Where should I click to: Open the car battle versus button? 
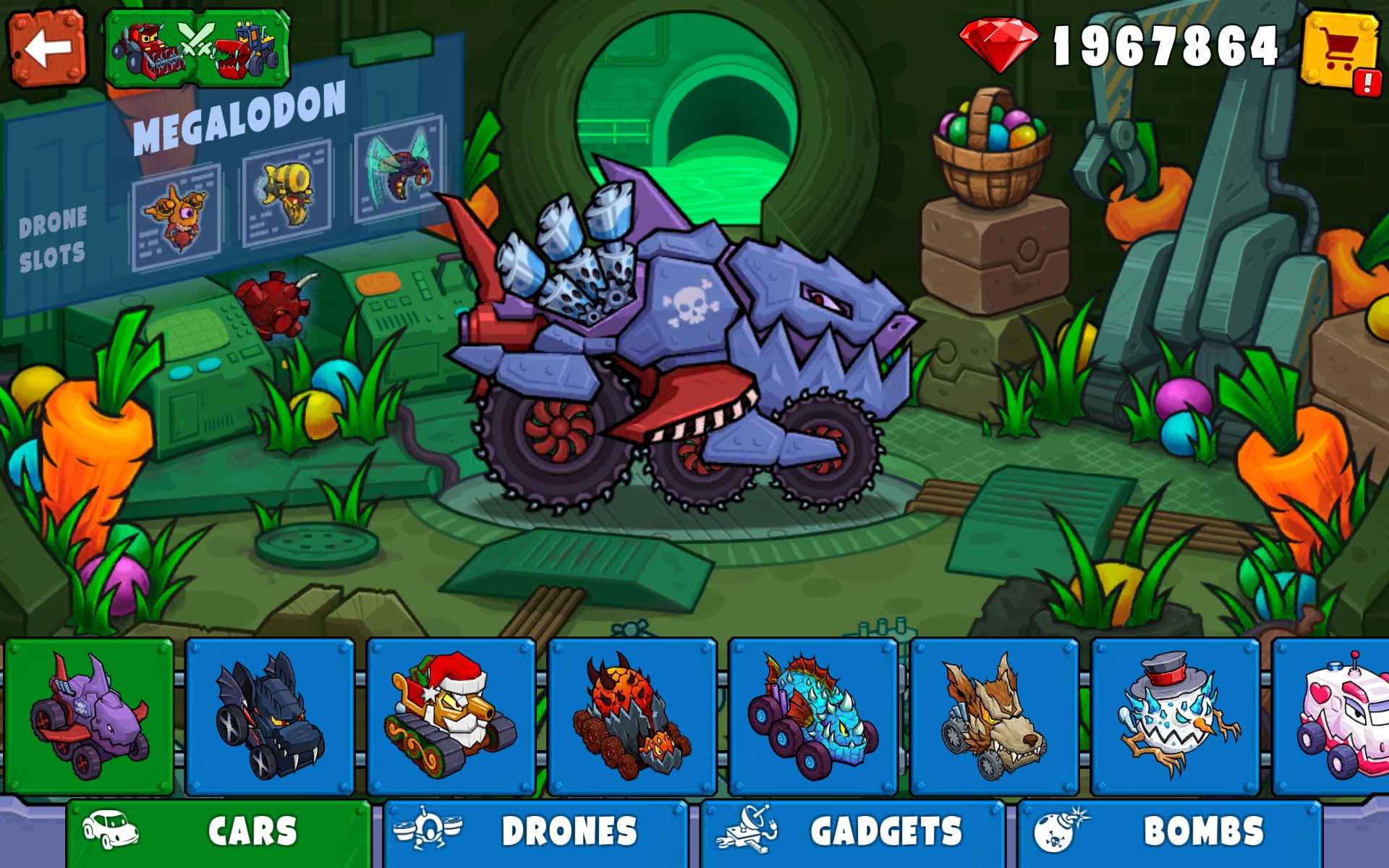[197, 48]
